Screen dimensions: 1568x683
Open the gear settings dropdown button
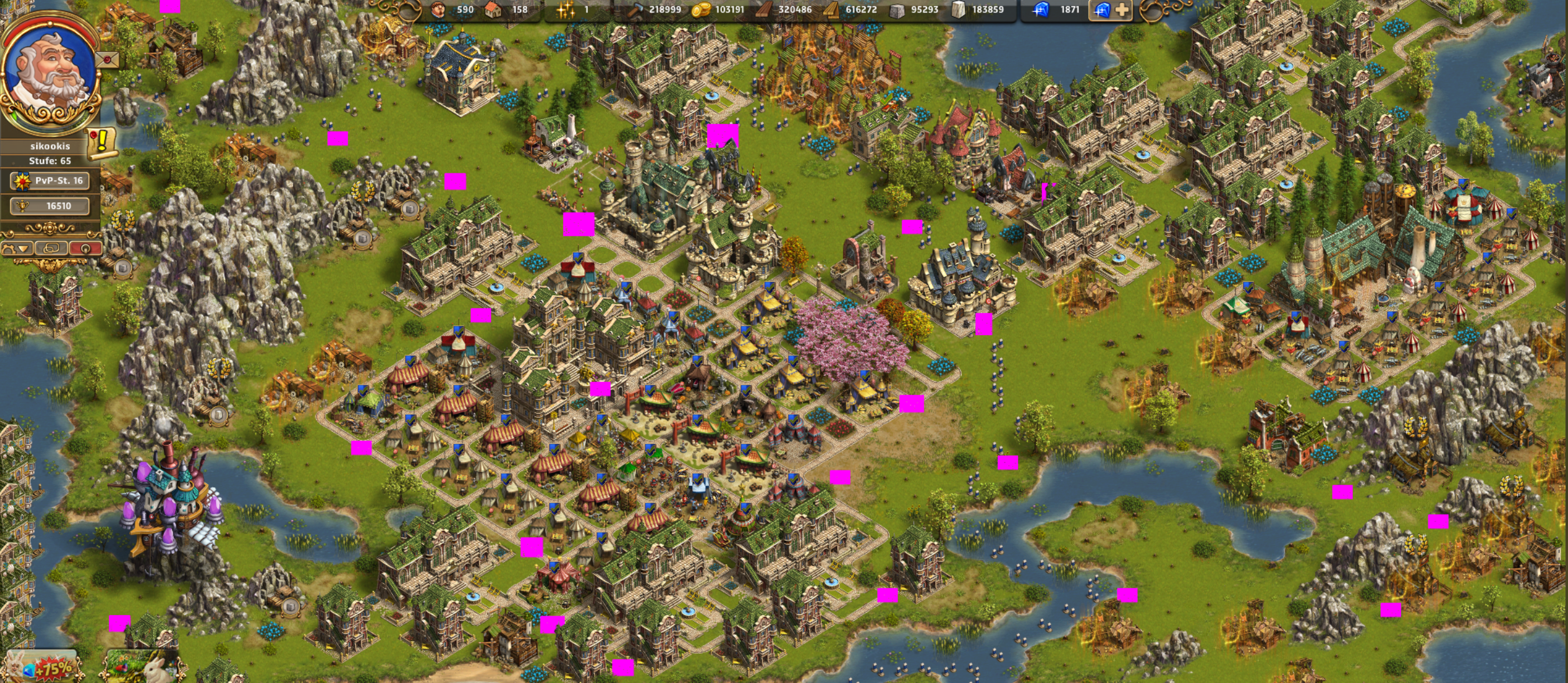click(17, 248)
